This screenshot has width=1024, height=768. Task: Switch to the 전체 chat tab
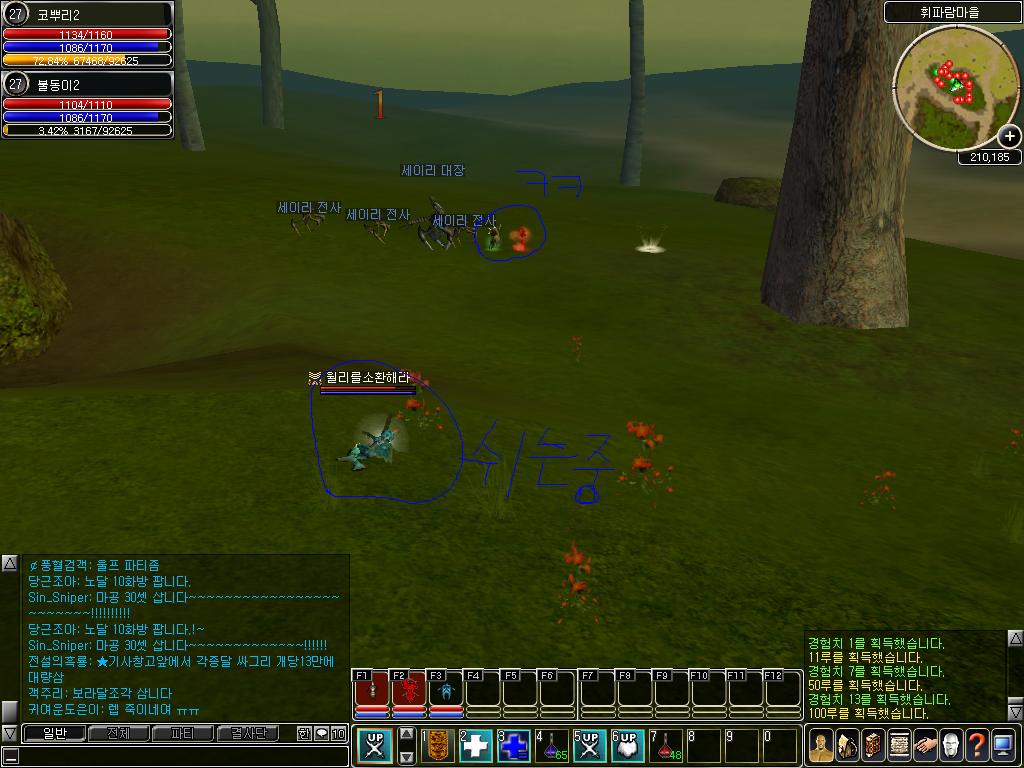[x=119, y=733]
